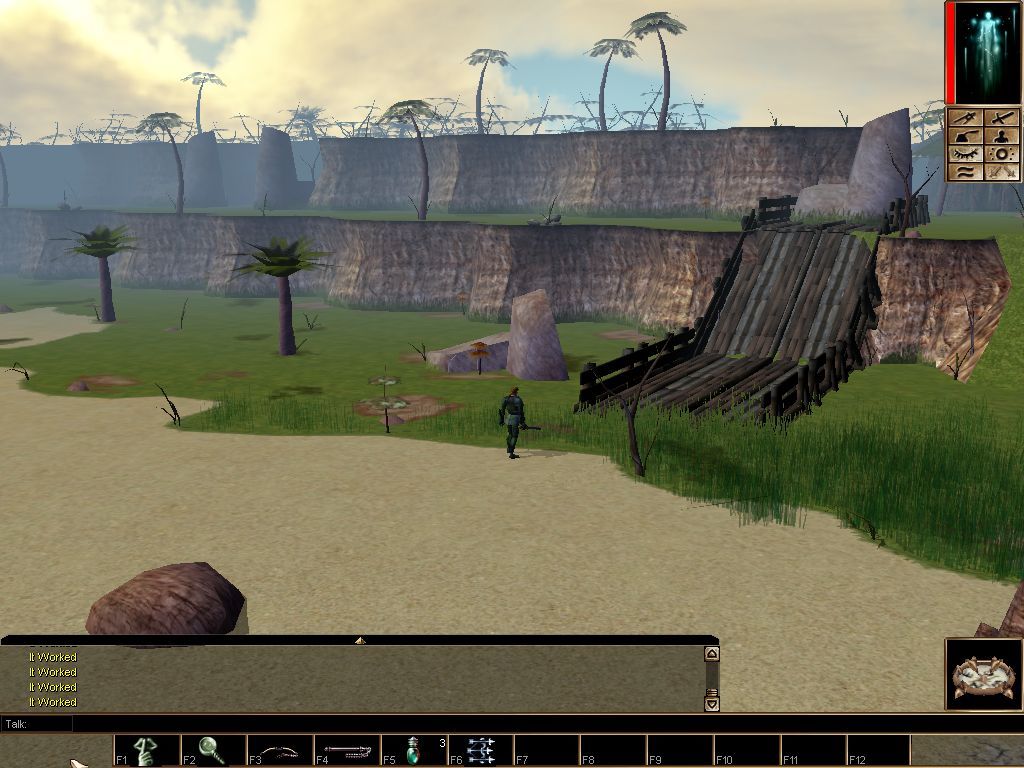The height and width of the screenshot is (768, 1024).
Task: Open game options with the gear icon
Action: tap(1001, 154)
